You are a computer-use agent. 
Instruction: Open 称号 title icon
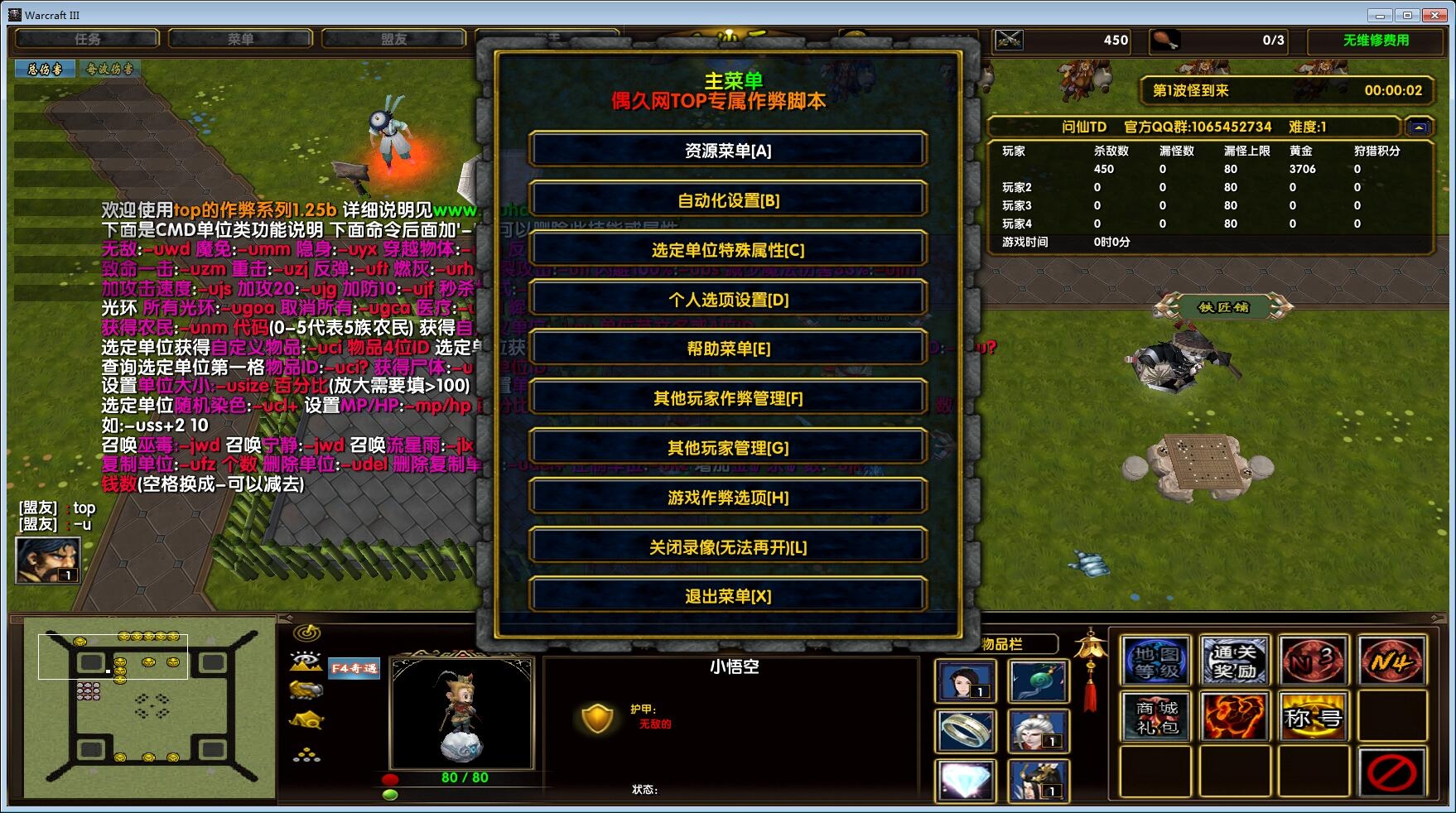click(x=1313, y=717)
